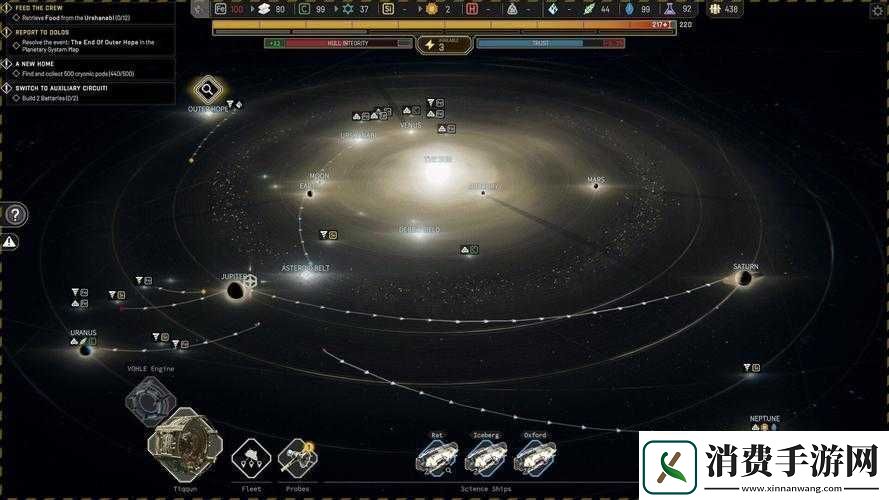Click the Saturn label on the map

745,267
